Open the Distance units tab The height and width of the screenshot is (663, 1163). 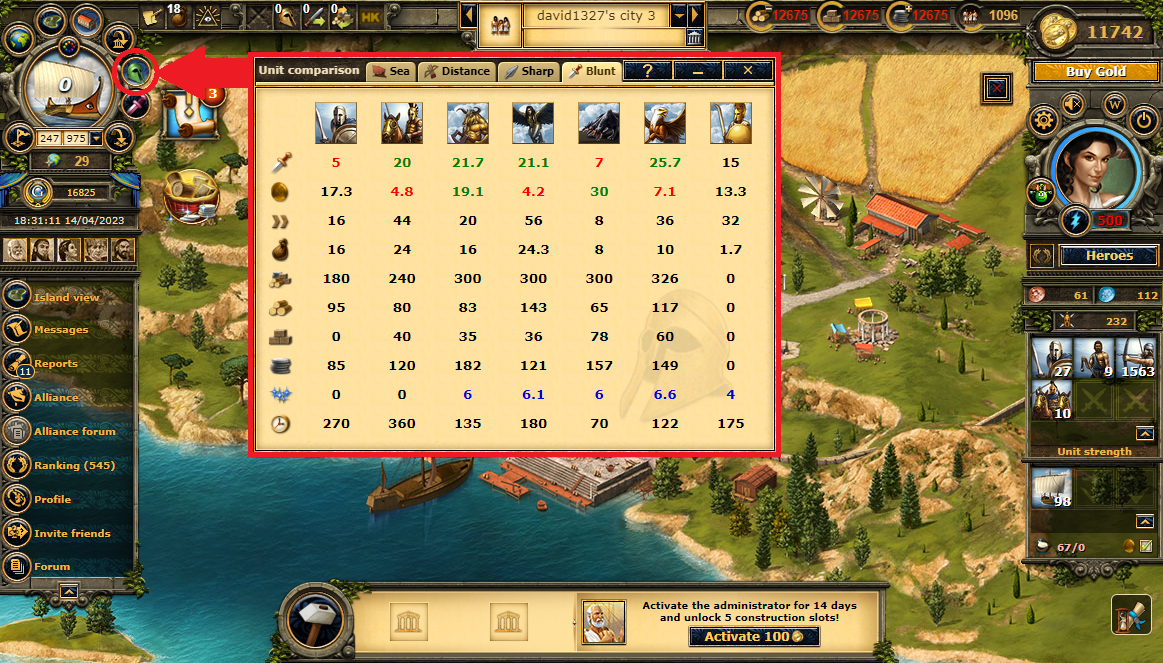(457, 71)
